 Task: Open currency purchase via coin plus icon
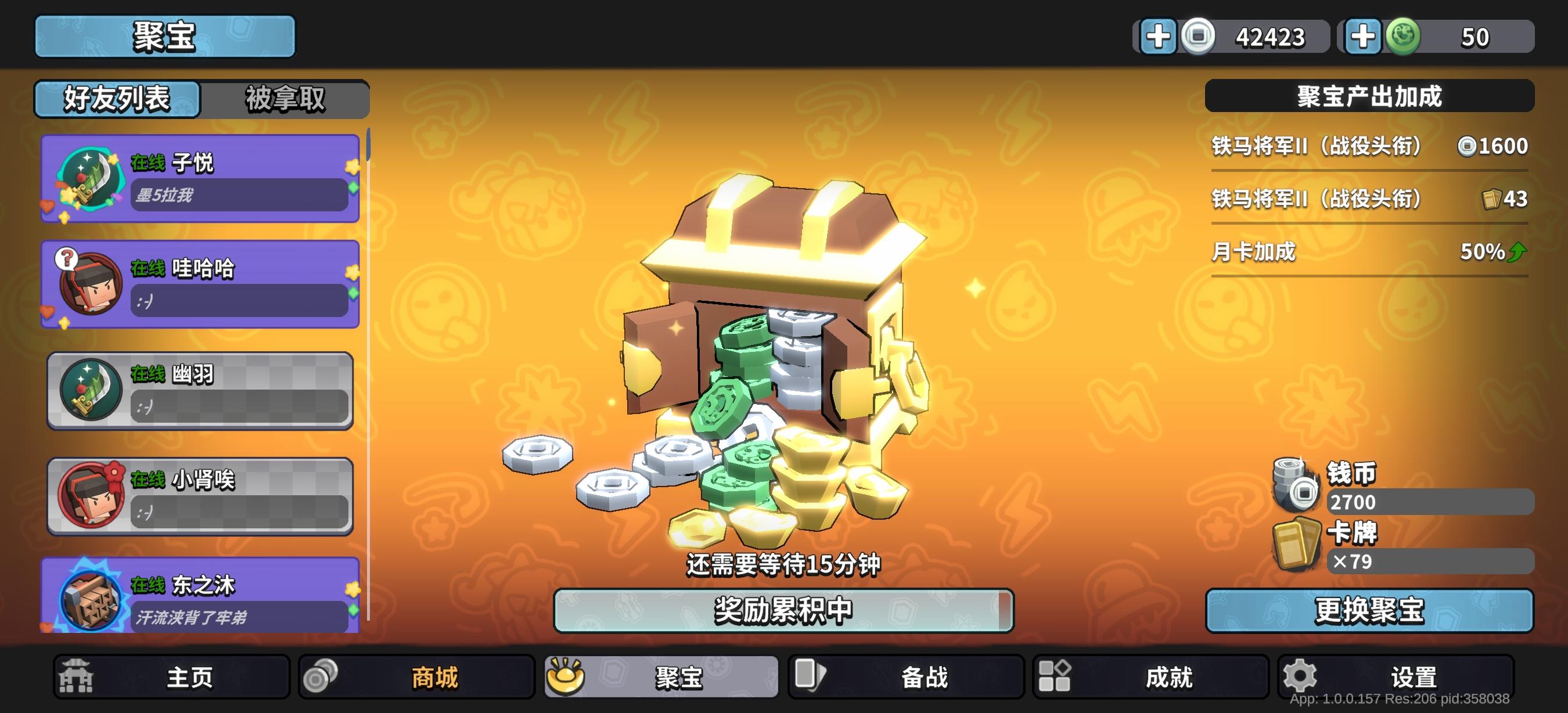coord(1159,37)
